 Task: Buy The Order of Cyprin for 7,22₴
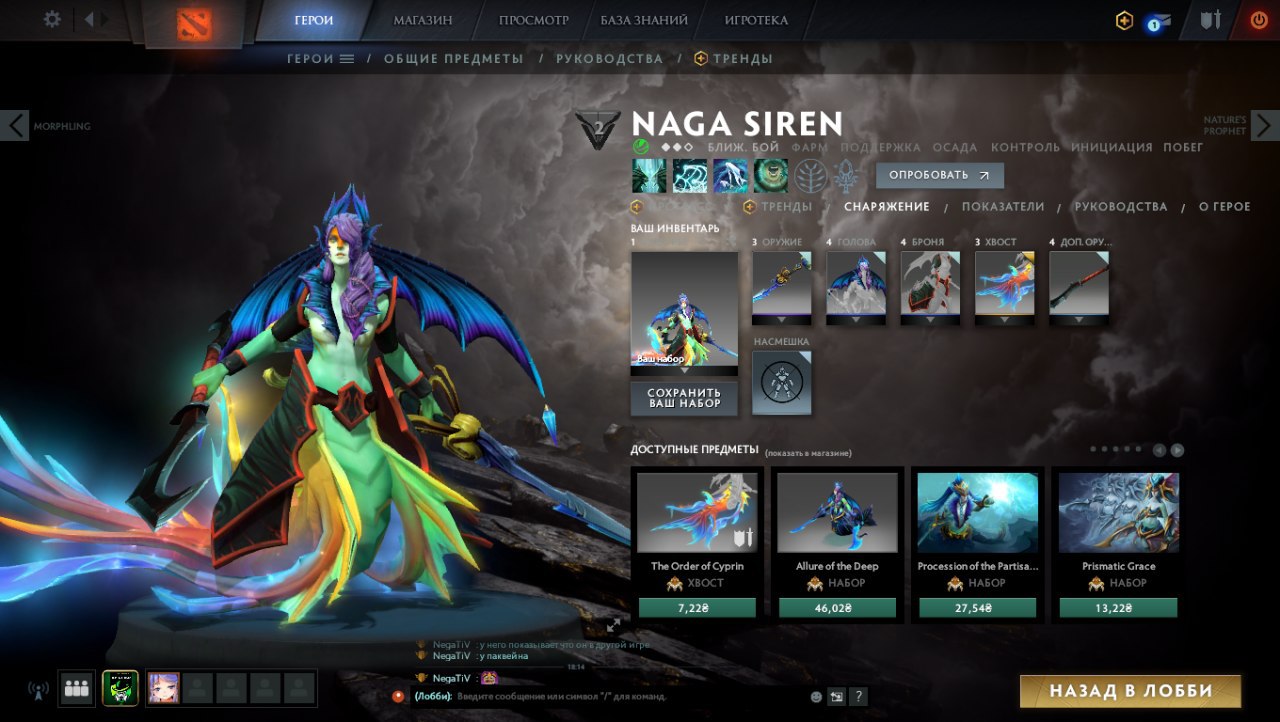697,608
